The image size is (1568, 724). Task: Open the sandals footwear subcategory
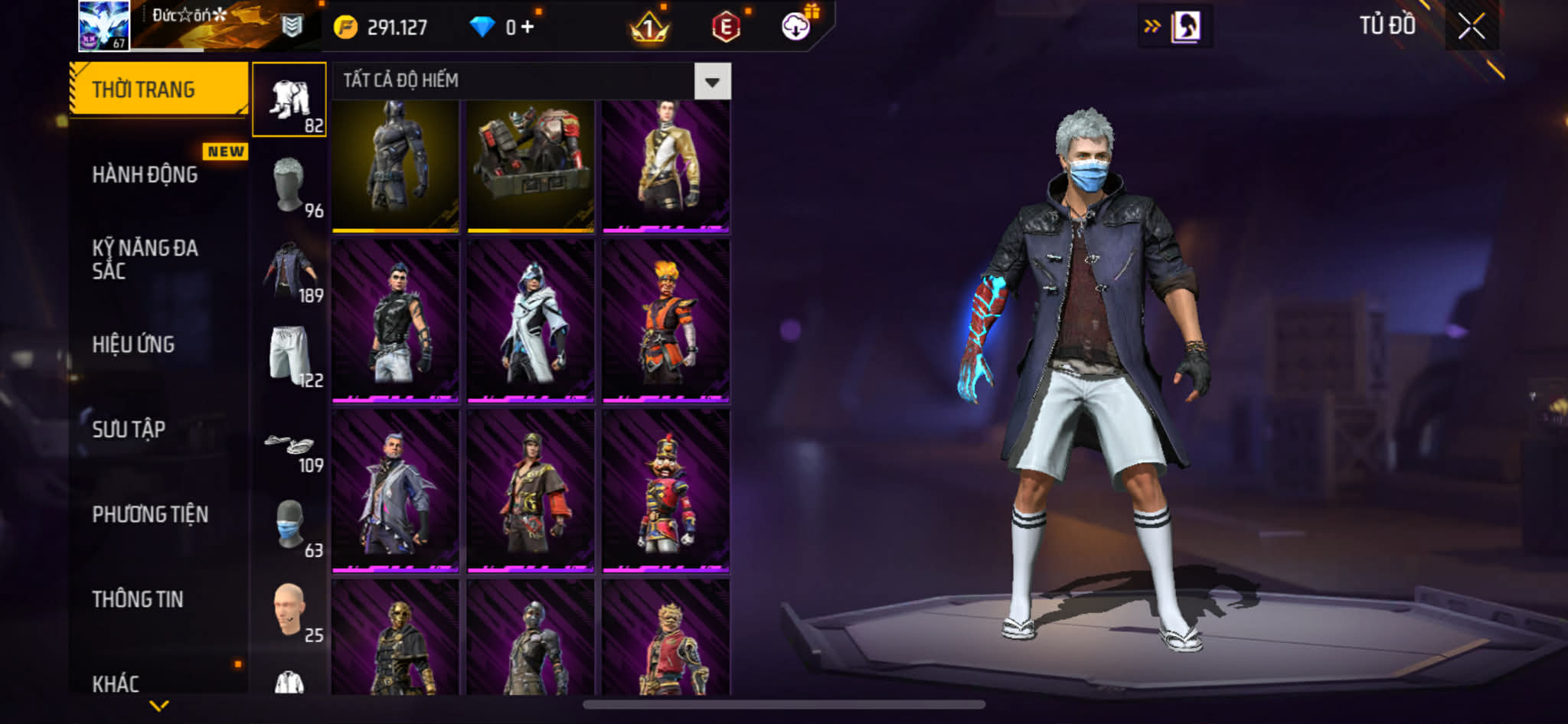coord(289,445)
